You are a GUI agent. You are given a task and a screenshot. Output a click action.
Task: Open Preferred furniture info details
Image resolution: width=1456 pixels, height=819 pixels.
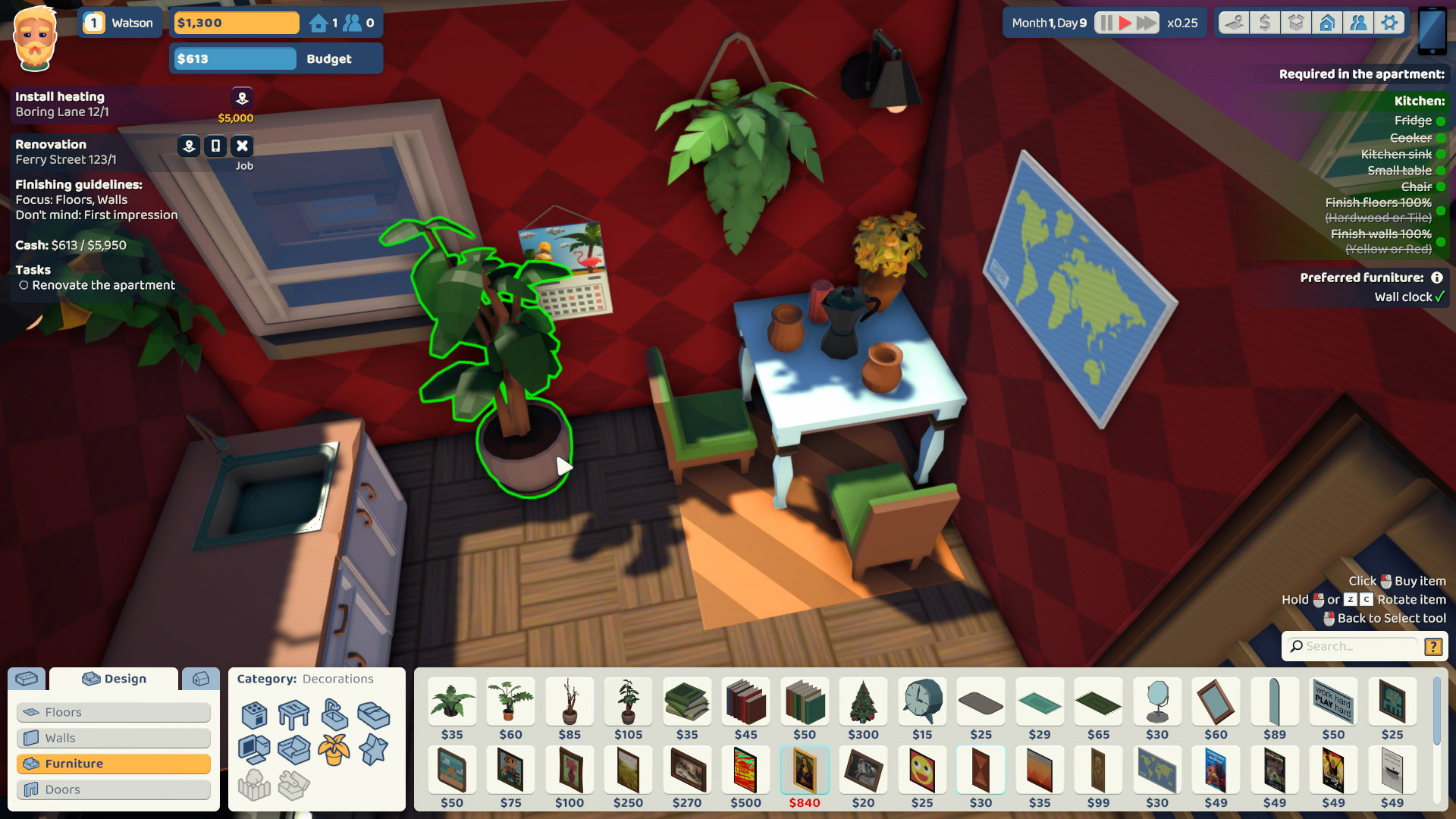(x=1439, y=278)
